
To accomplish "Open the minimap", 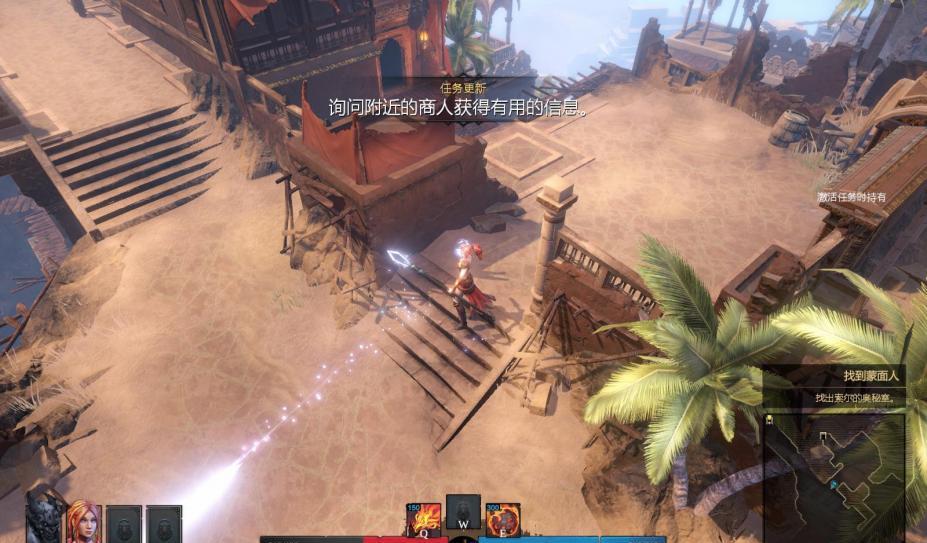I will (x=834, y=478).
